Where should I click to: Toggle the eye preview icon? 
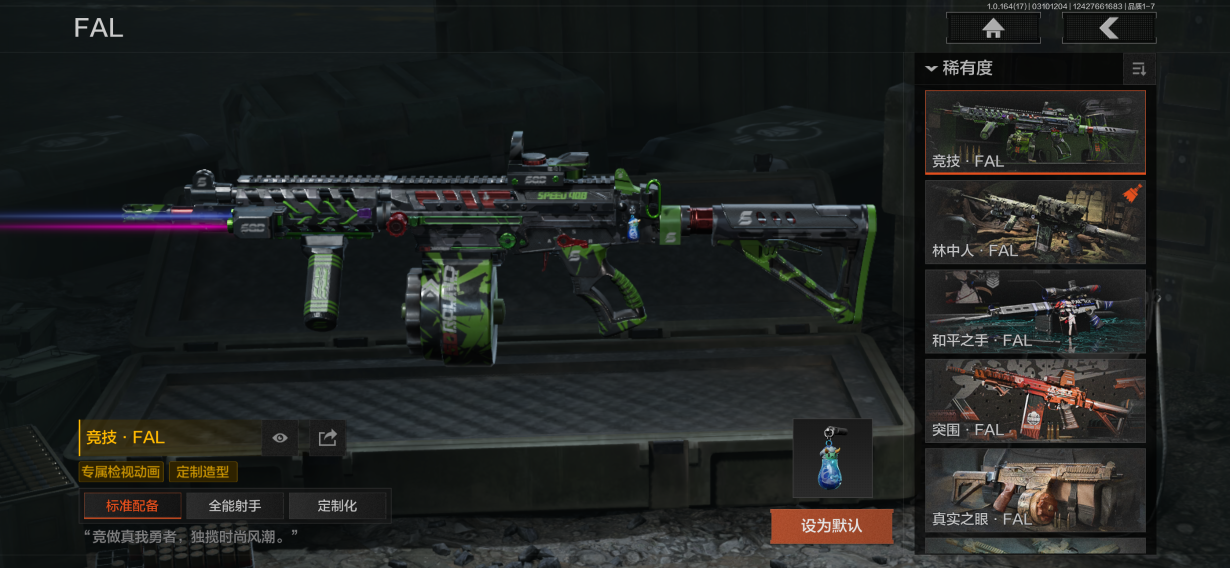[280, 438]
